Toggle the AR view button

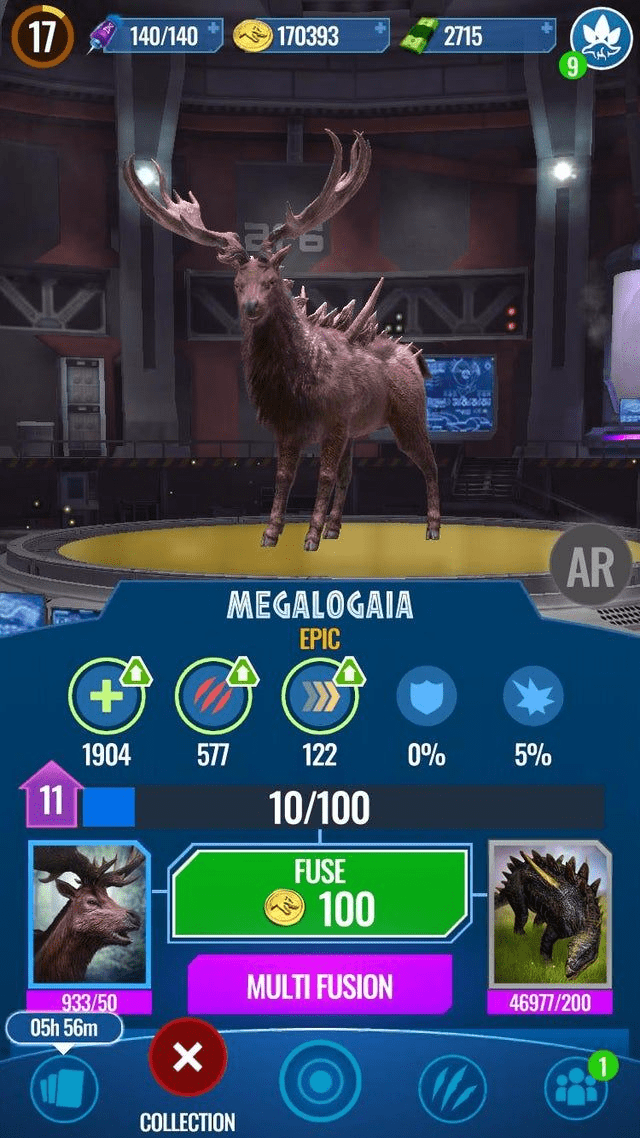tap(590, 566)
